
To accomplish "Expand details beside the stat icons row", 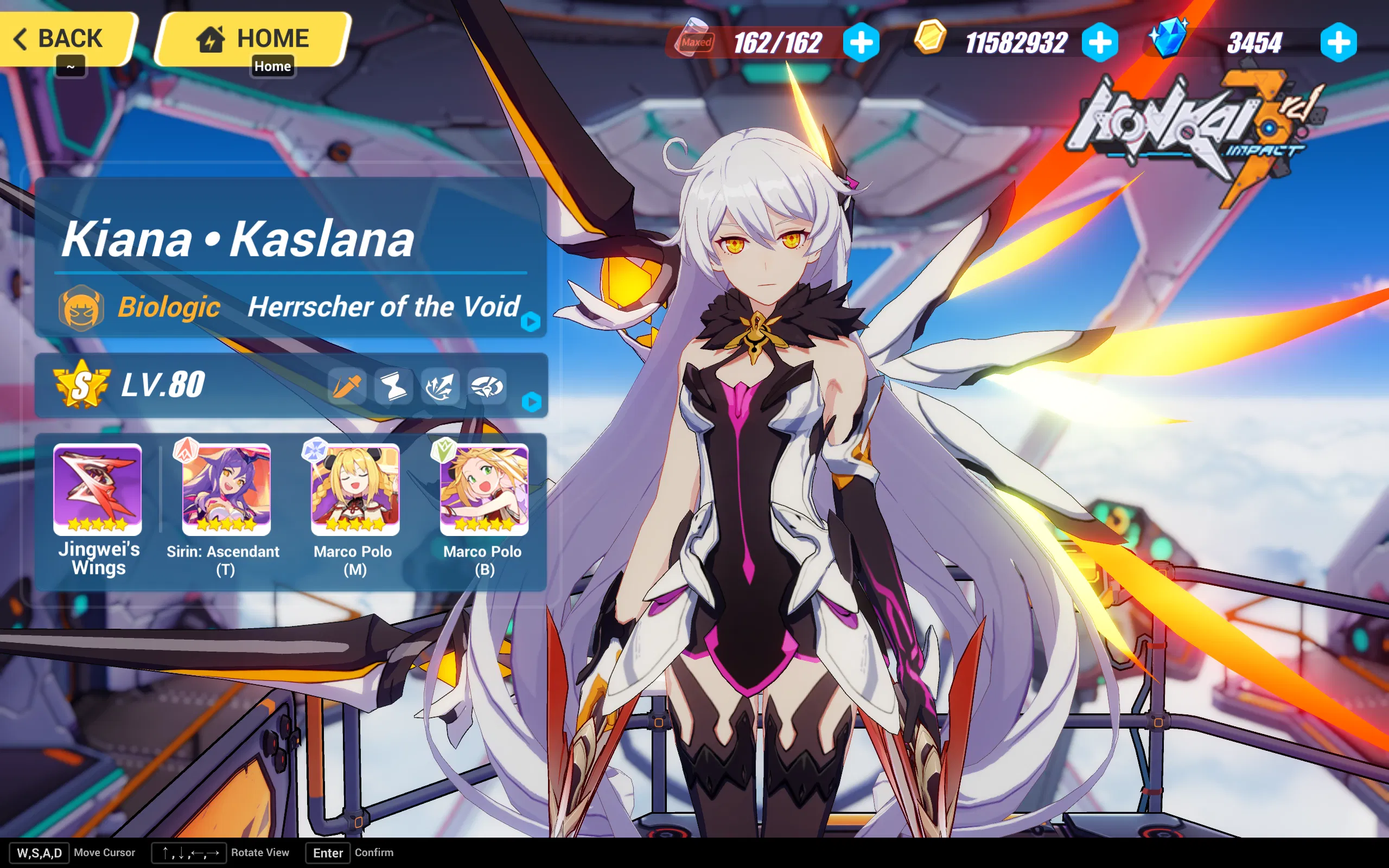I will (533, 403).
